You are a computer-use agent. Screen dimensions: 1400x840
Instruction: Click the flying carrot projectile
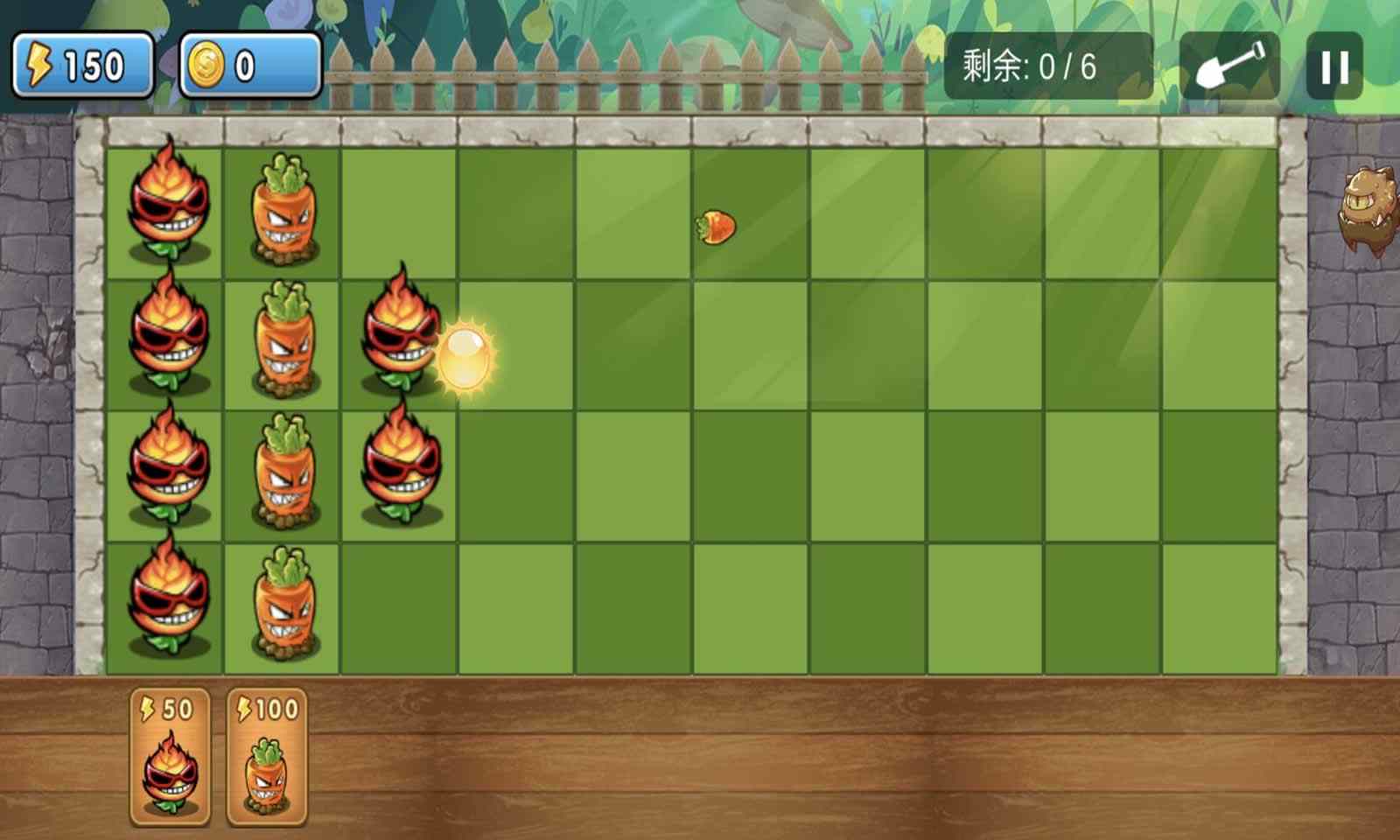pyautogui.click(x=716, y=226)
